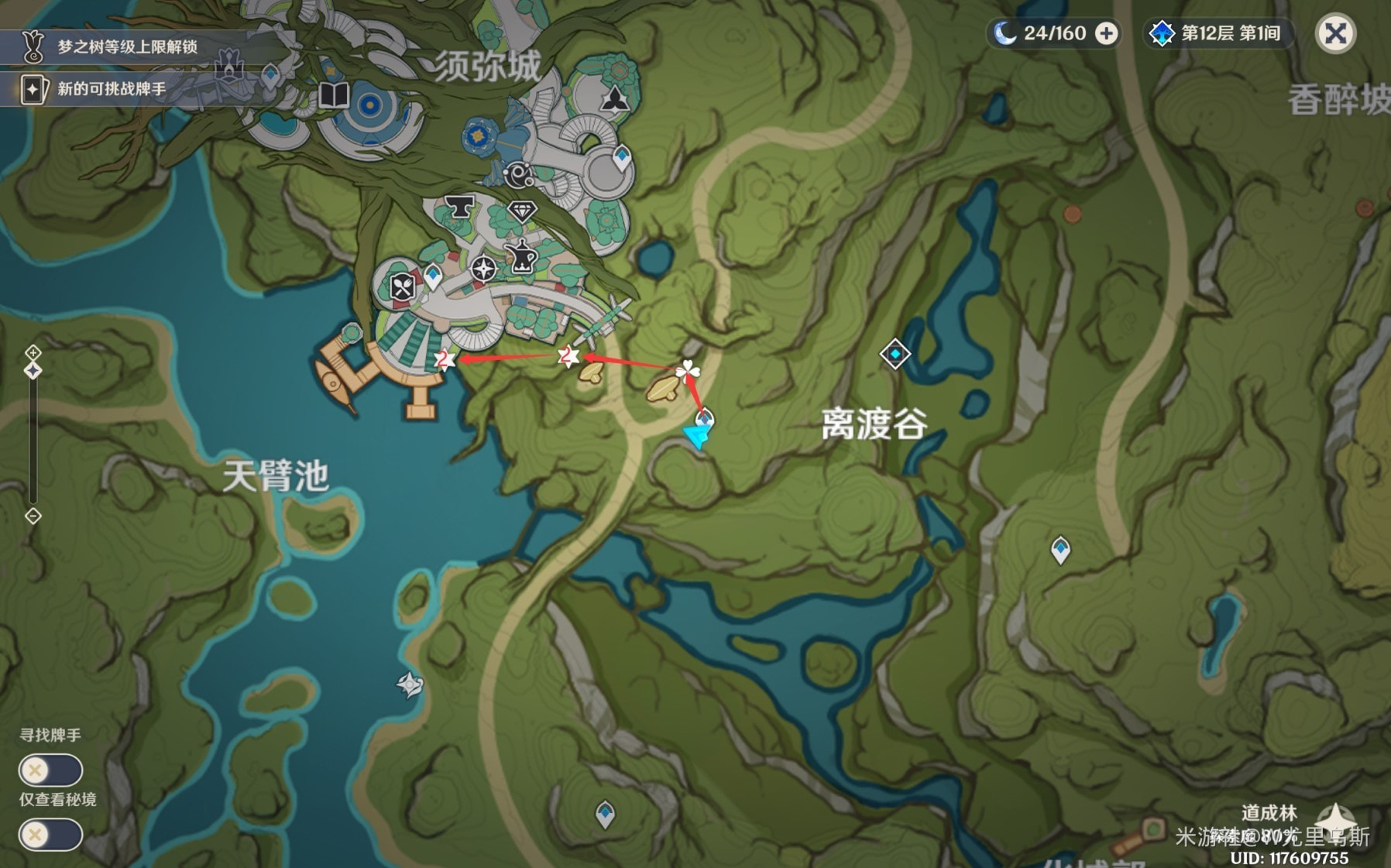1391x868 pixels.
Task: Select the Statue of the Seven marker
Action: click(229, 65)
